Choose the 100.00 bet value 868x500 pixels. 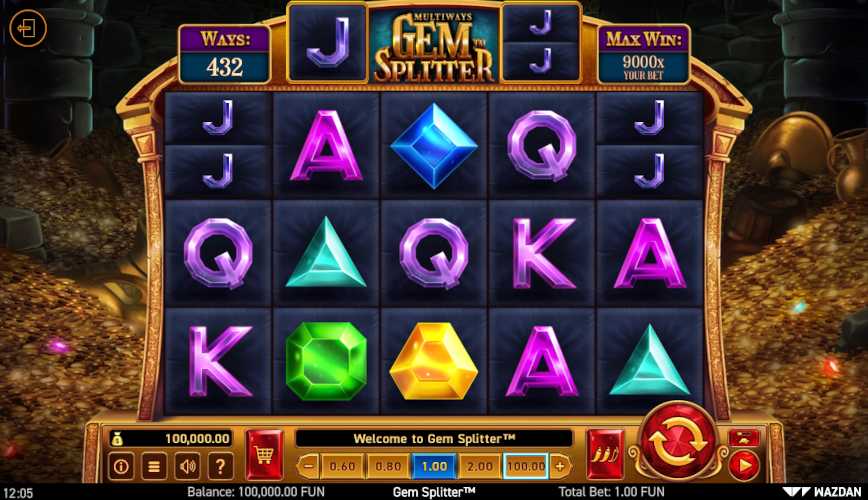[526, 466]
